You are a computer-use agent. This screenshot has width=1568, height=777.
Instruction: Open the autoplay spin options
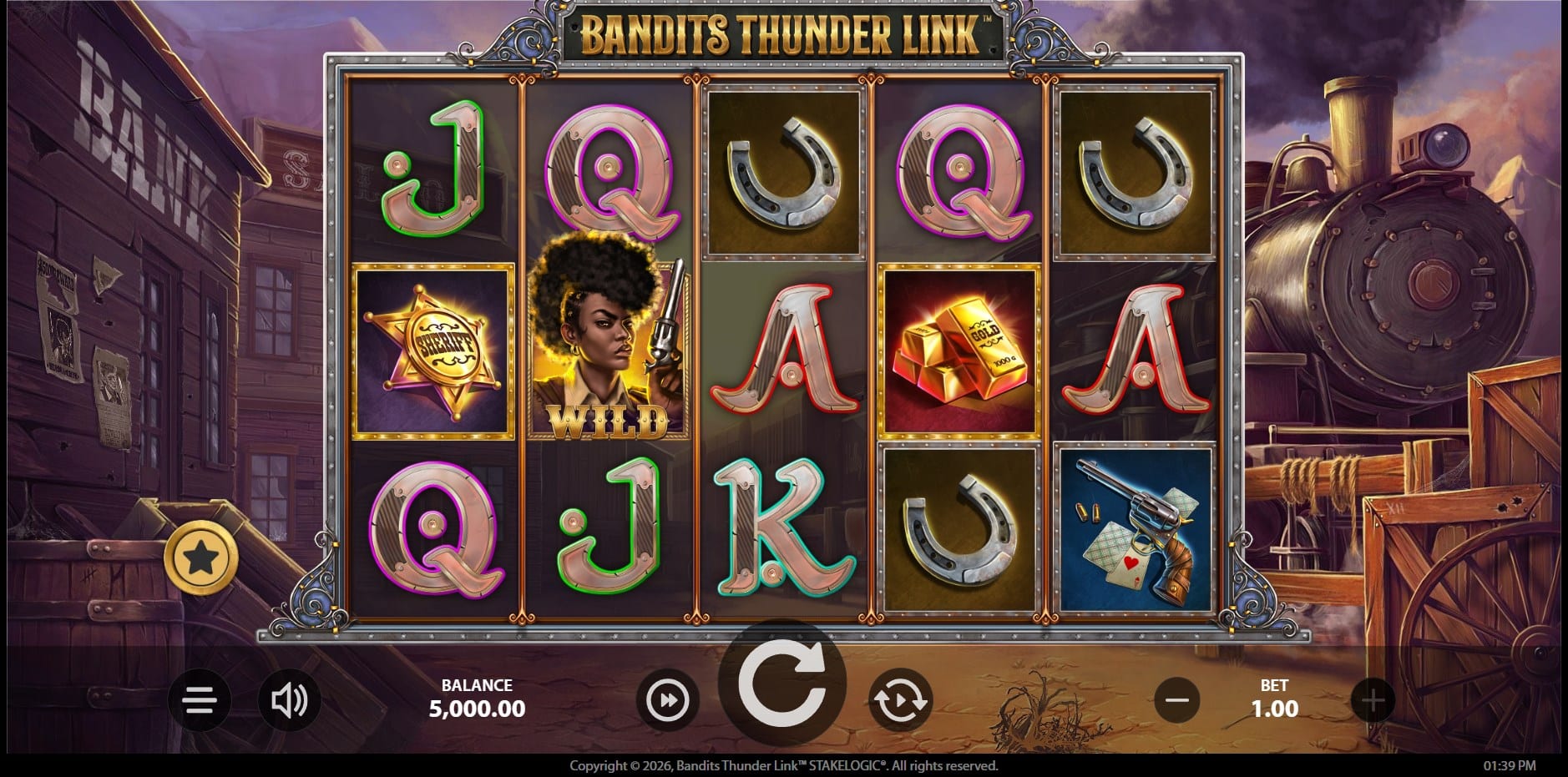[x=899, y=699]
